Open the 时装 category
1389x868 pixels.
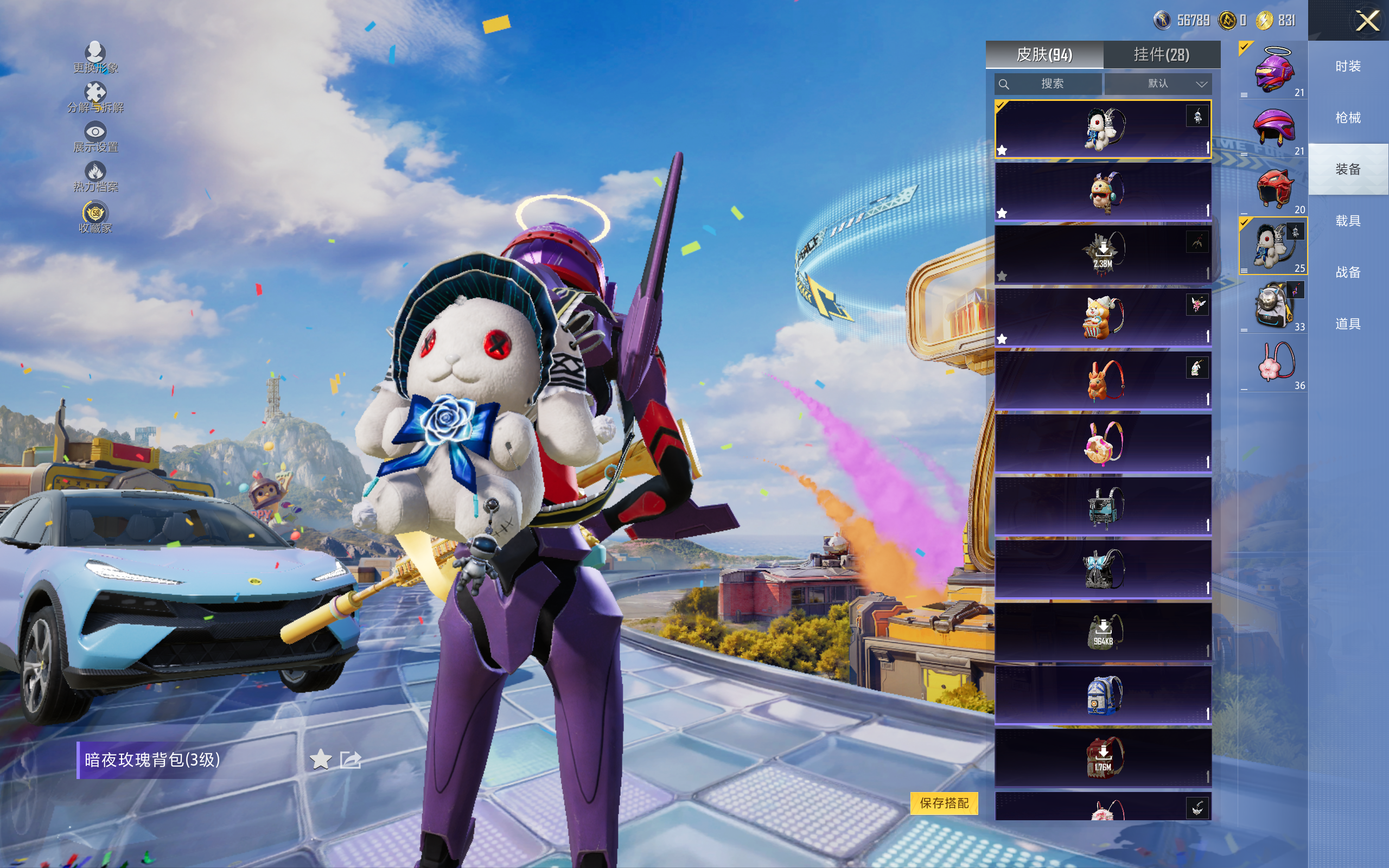[x=1348, y=67]
